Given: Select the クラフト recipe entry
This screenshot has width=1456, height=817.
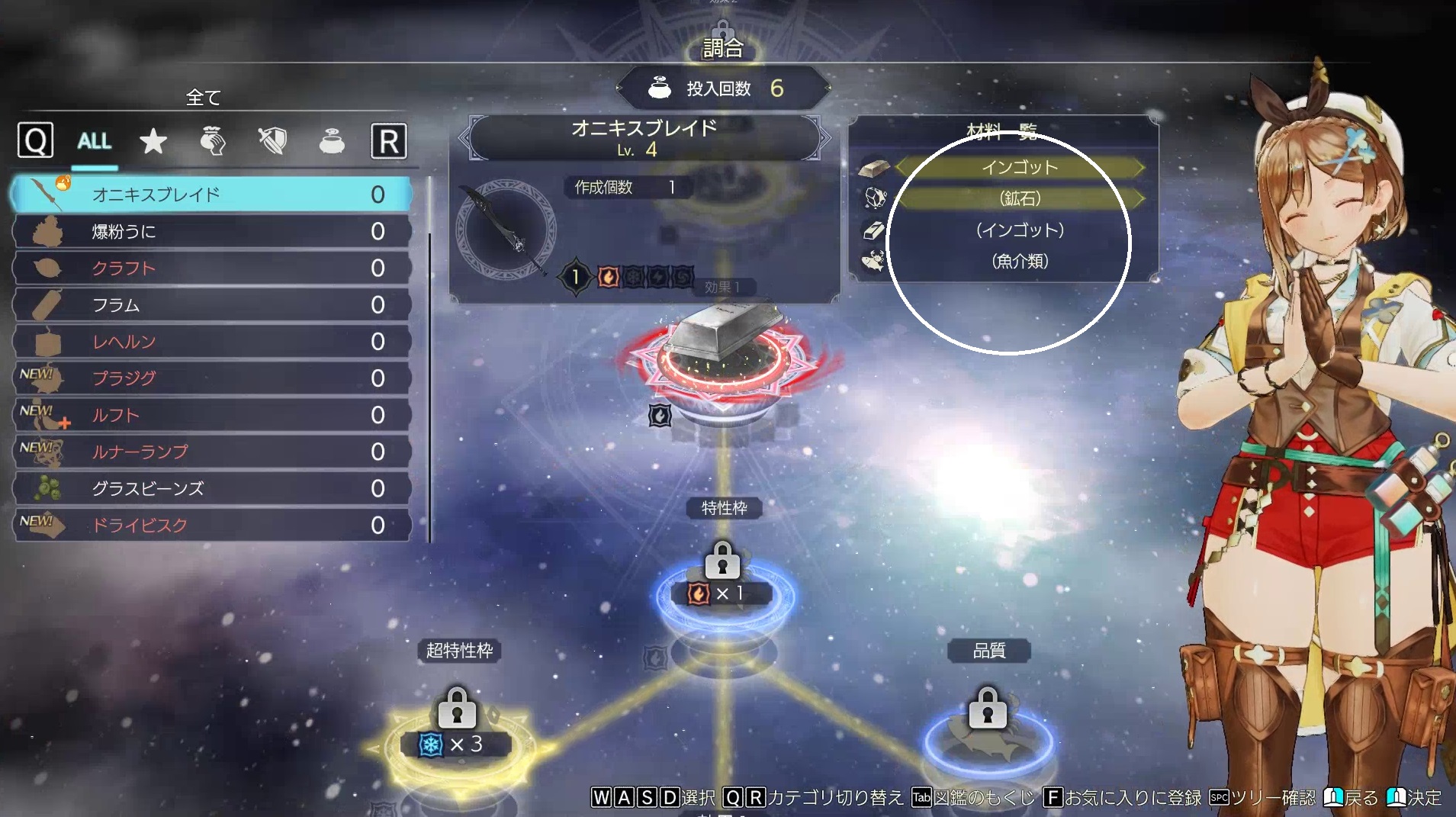Looking at the screenshot, I should point(212,268).
